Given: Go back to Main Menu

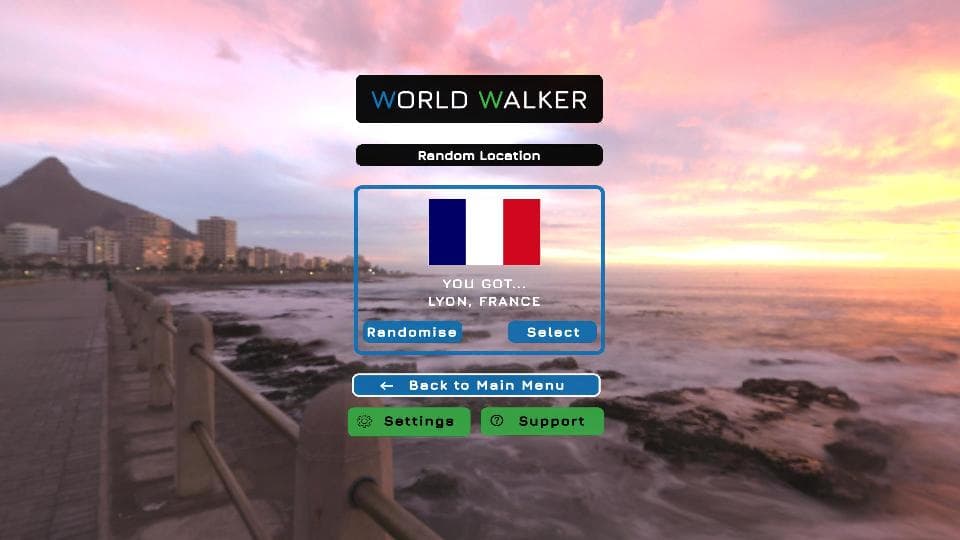Looking at the screenshot, I should pos(476,385).
